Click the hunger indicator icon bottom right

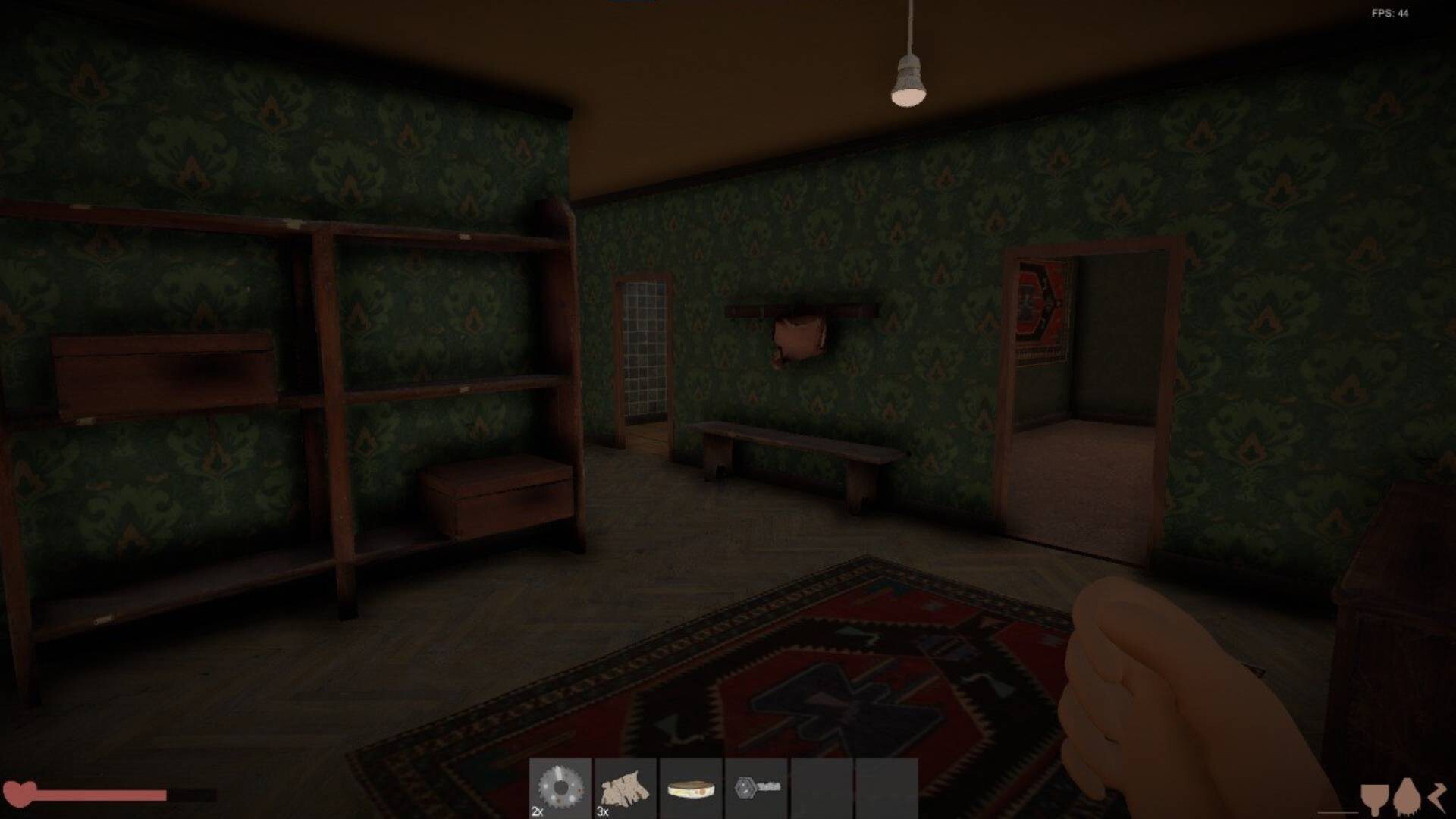(x=1407, y=795)
